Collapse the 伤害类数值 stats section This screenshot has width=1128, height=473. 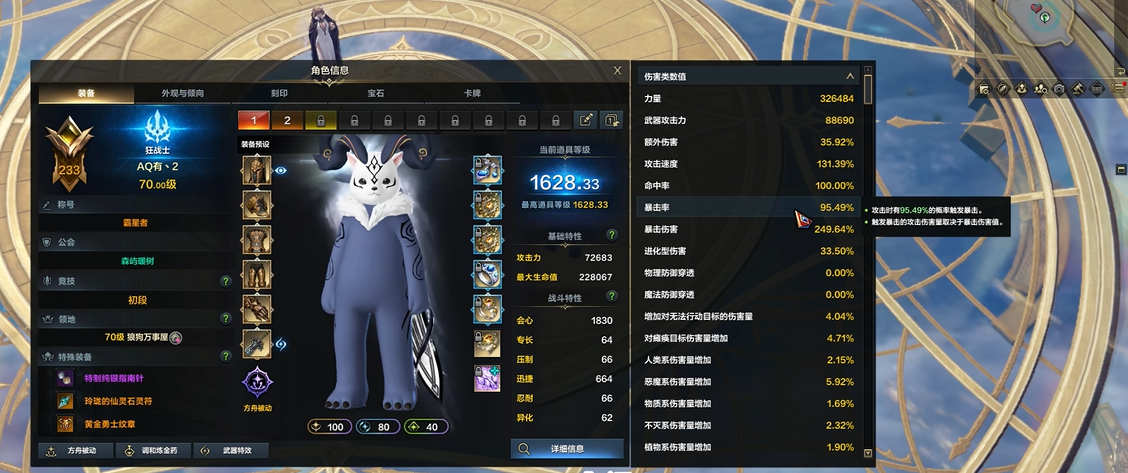coord(850,76)
